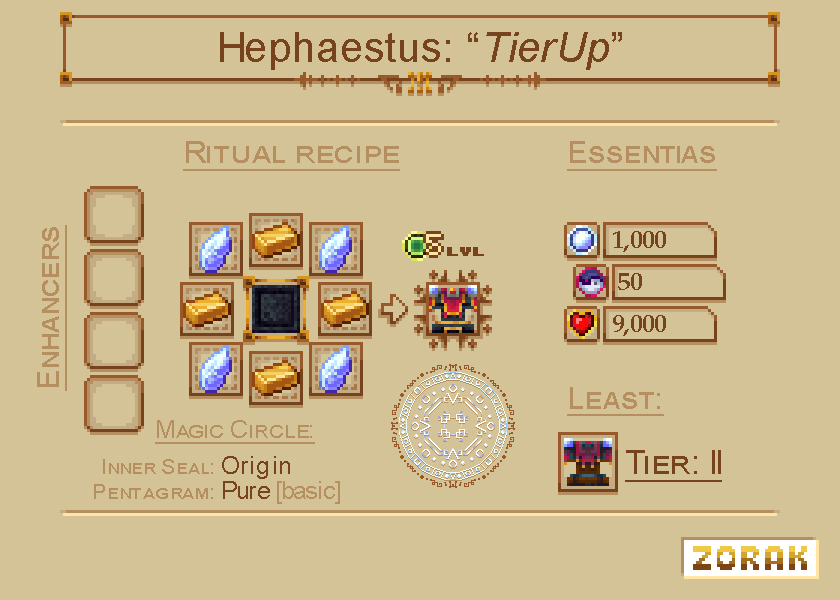
Task: Click the green experience level orb
Action: [x=416, y=244]
